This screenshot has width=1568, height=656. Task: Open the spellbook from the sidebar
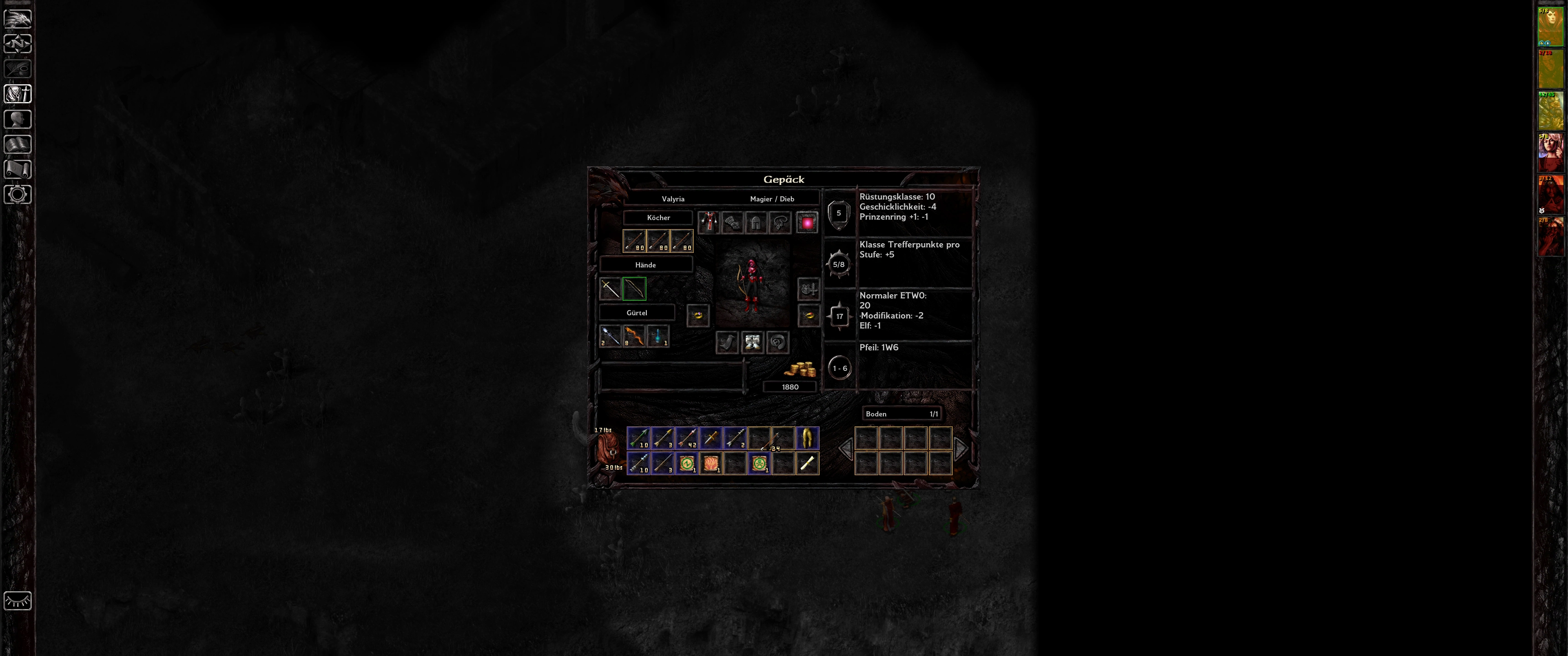click(18, 144)
